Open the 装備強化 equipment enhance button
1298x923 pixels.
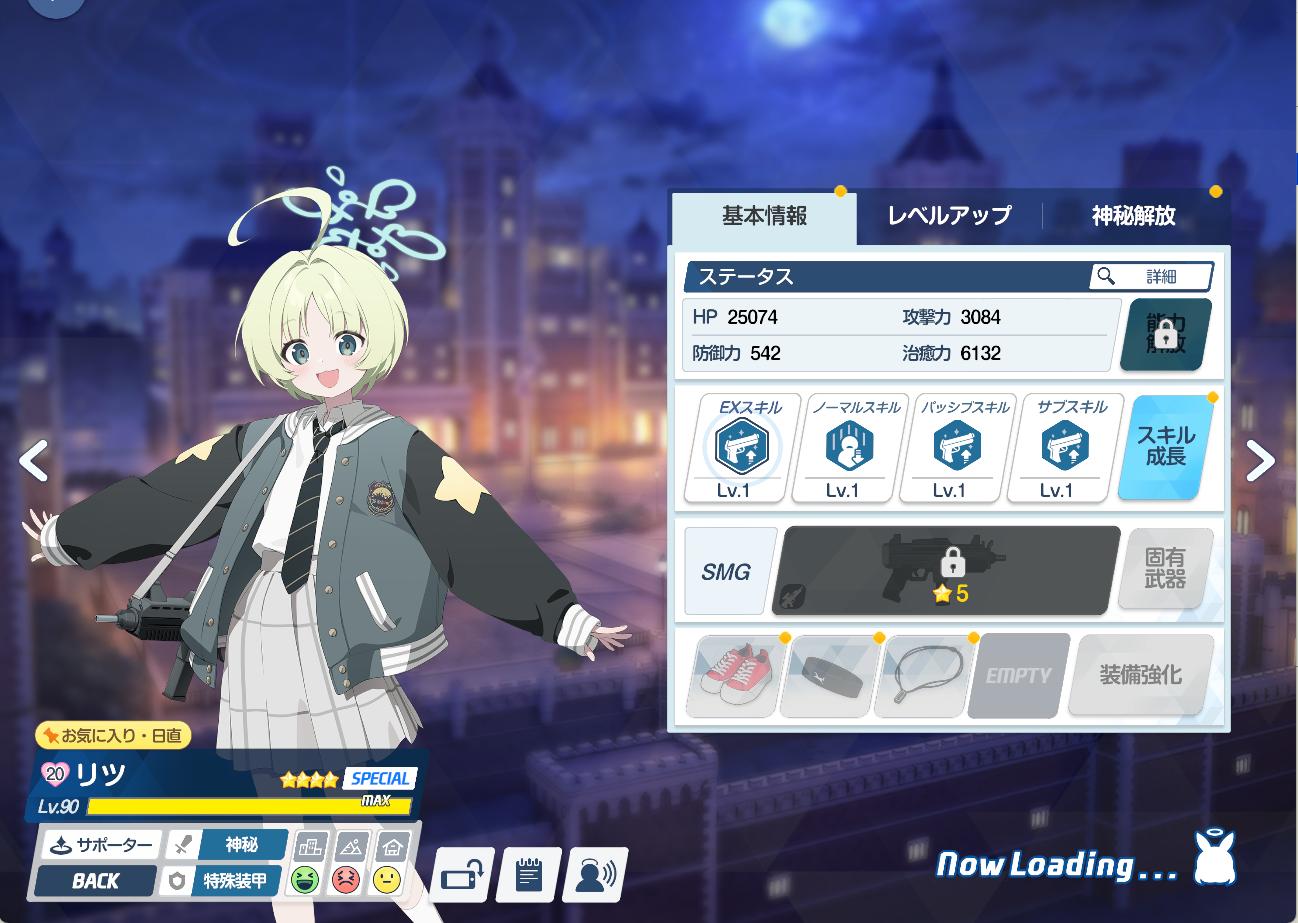click(x=1141, y=675)
